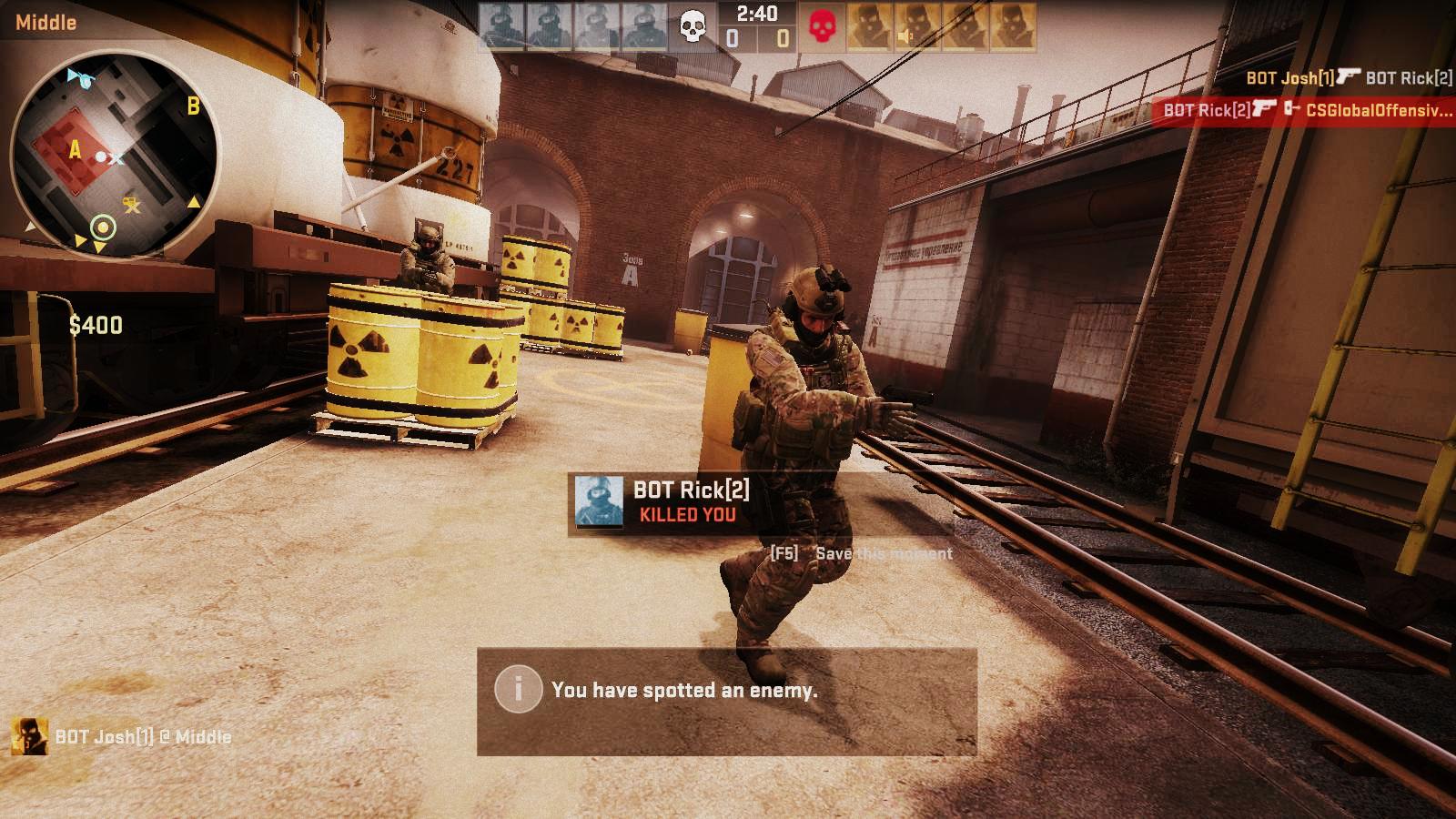Click the white skull icon on the scoreboard
This screenshot has height=819, width=1456.
pyautogui.click(x=693, y=25)
